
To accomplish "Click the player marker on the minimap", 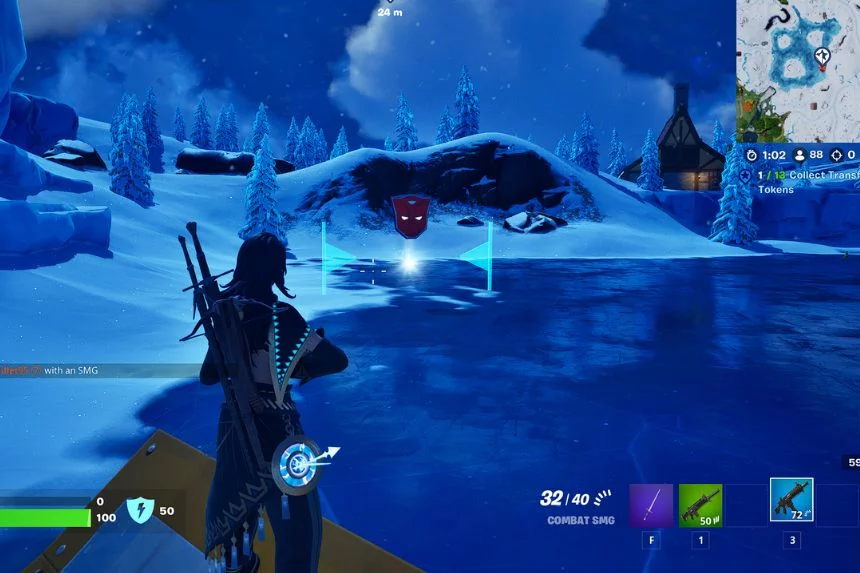I will [822, 55].
